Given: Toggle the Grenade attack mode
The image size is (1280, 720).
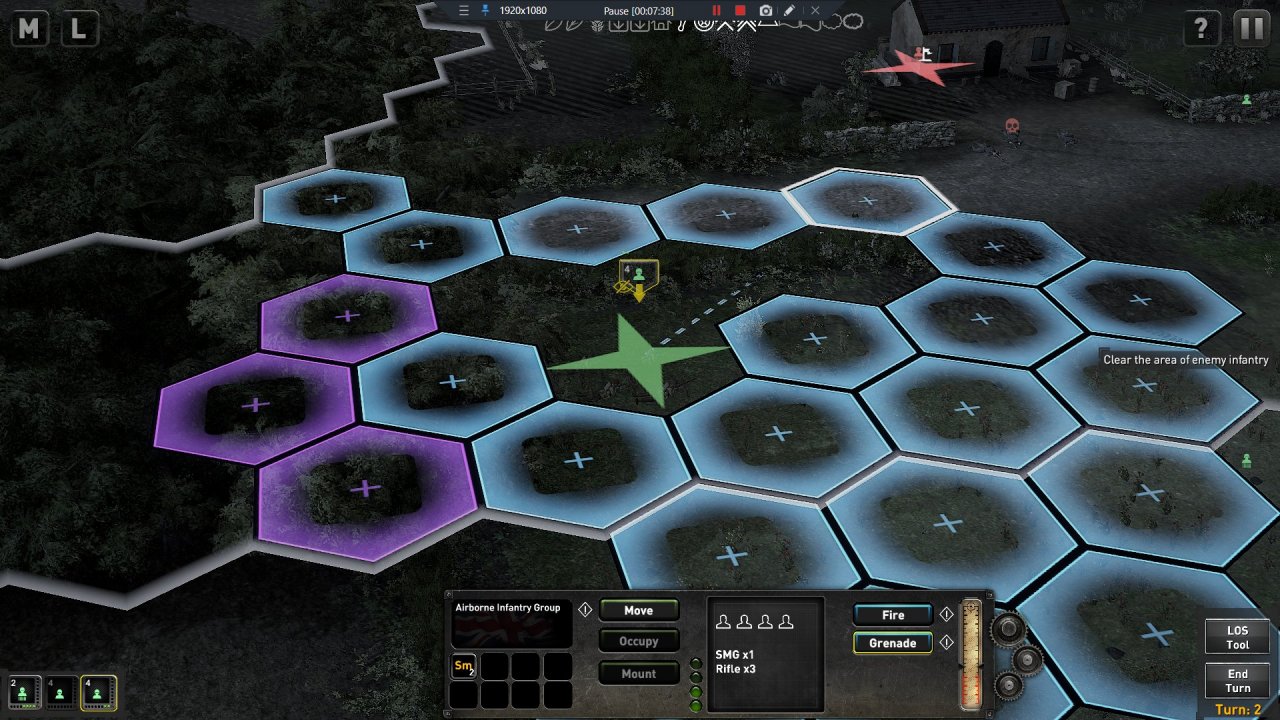Looking at the screenshot, I should click(891, 643).
